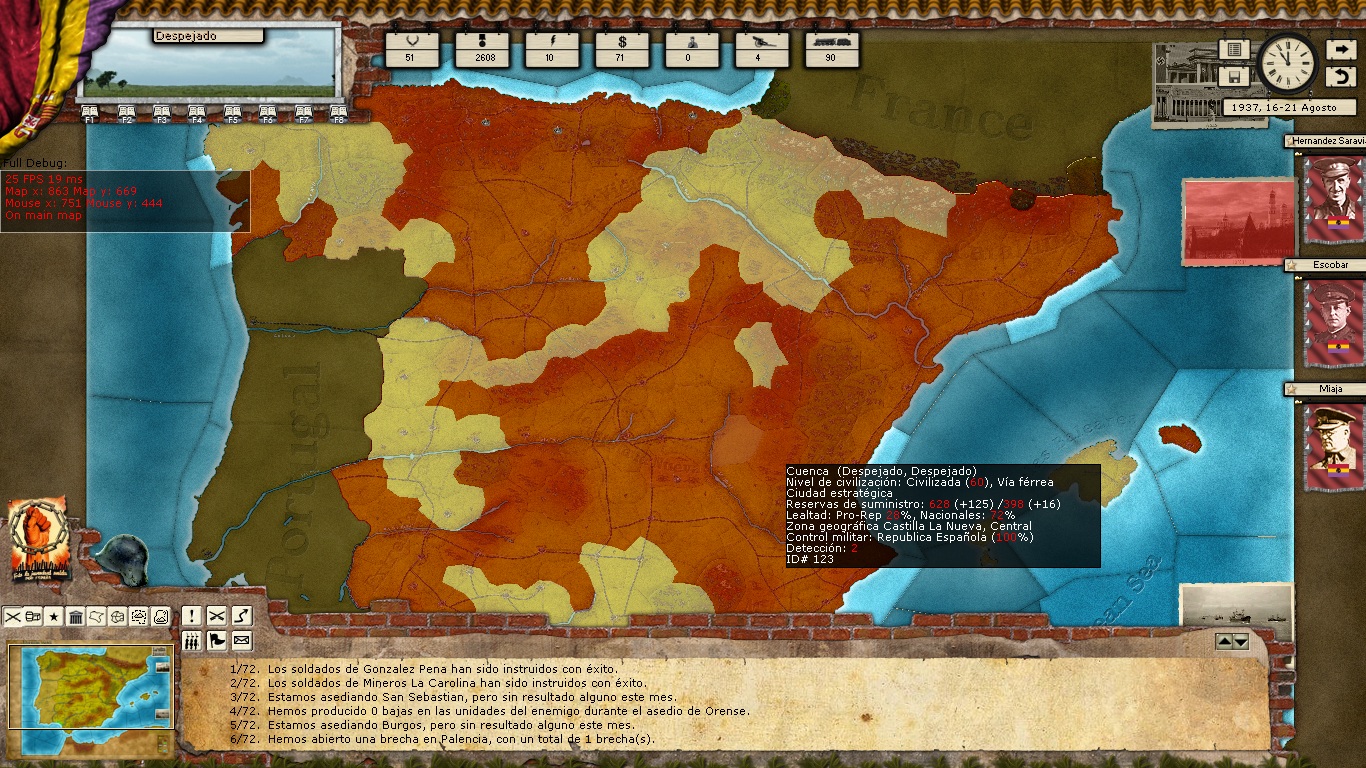Activate the star map filter
The width and height of the screenshot is (1366, 768).
point(54,617)
